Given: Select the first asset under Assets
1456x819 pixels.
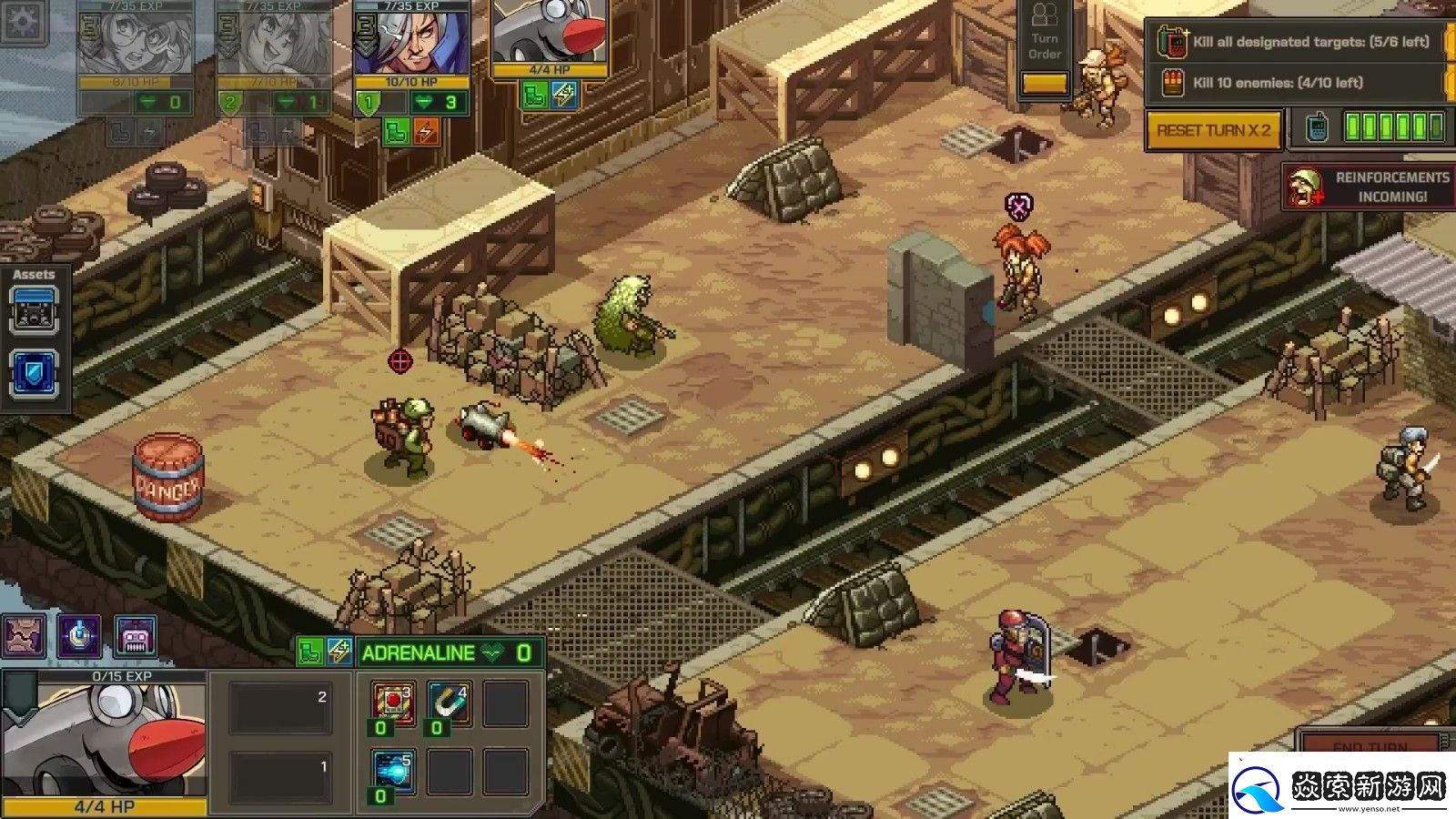Looking at the screenshot, I should tap(35, 311).
